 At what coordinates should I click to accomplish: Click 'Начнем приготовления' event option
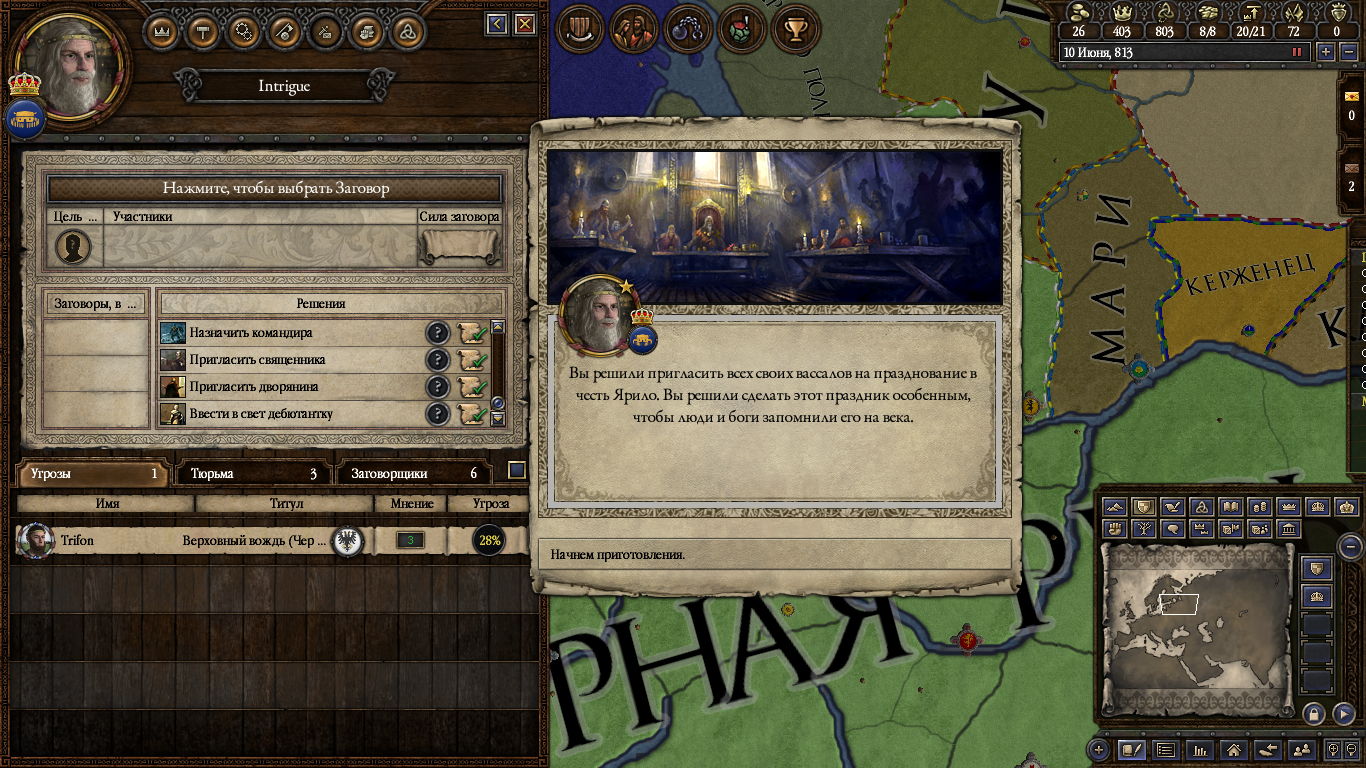(775, 554)
